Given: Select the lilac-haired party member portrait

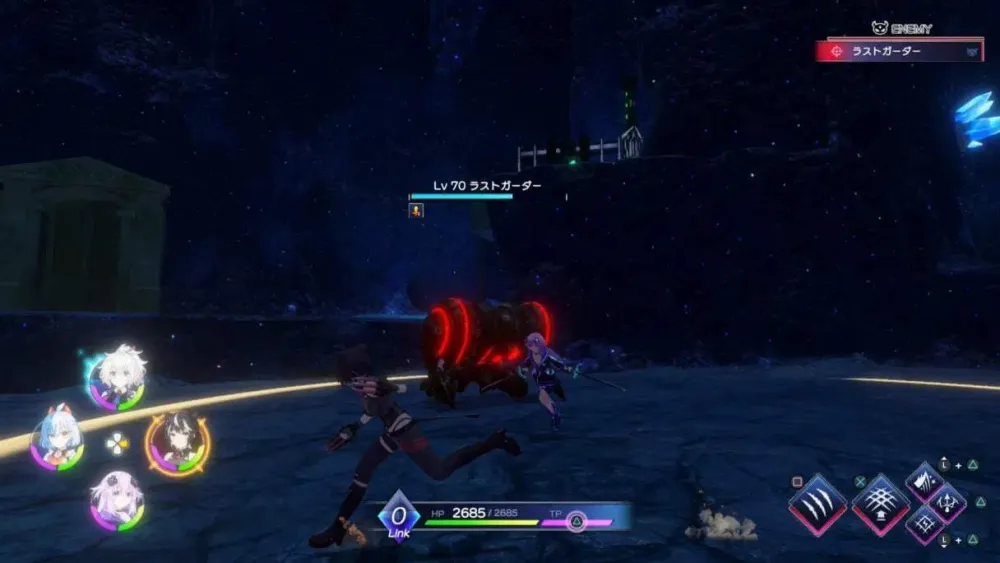Looking at the screenshot, I should click(117, 502).
